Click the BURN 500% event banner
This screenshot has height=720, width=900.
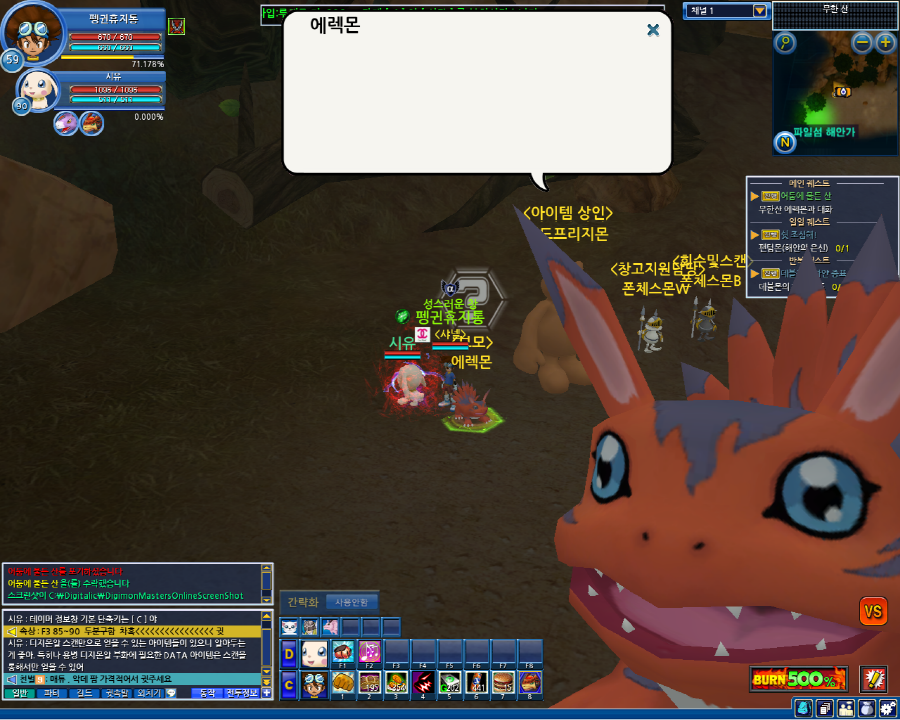tap(799, 679)
